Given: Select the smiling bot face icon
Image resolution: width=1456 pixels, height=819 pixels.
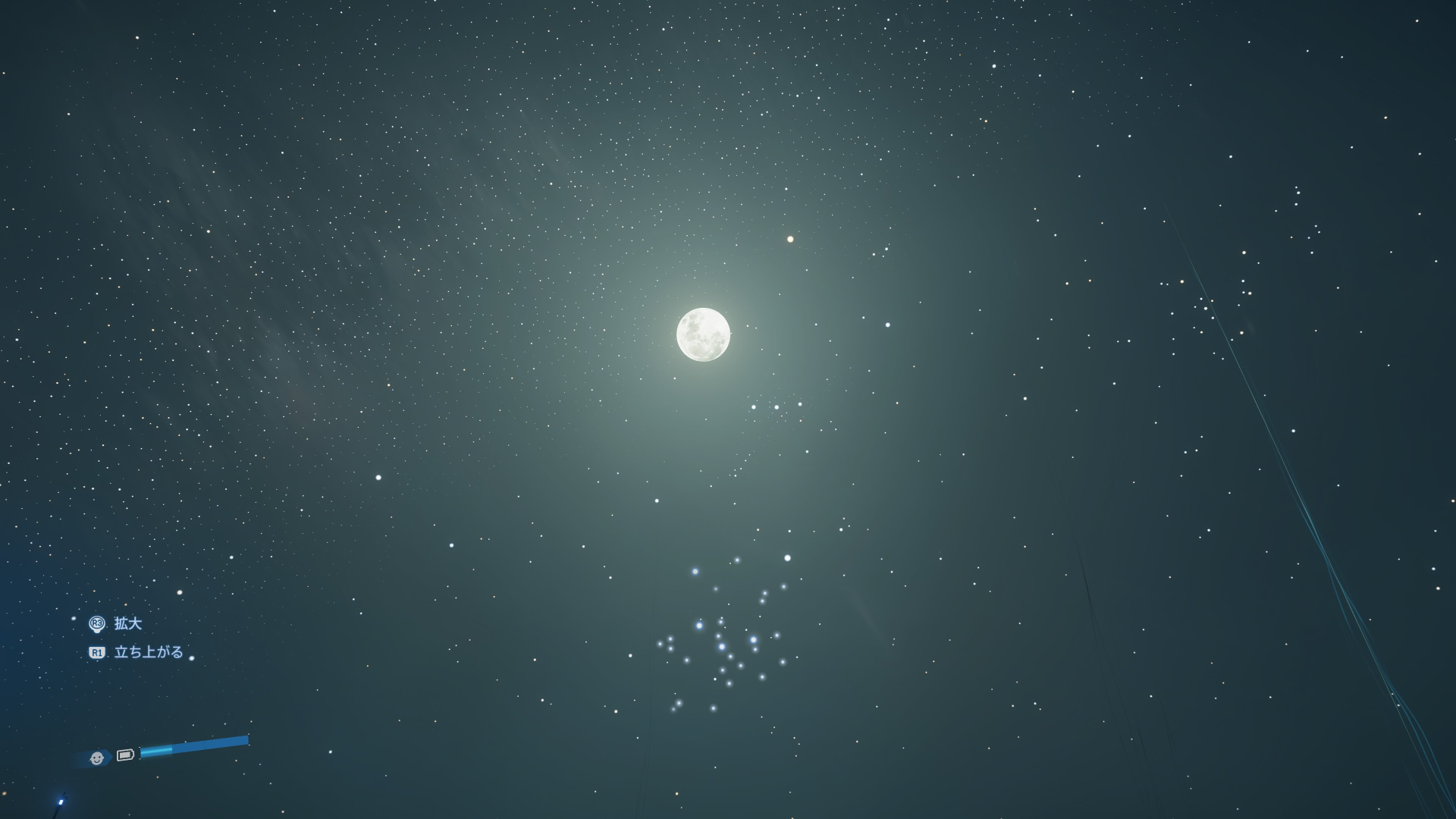Looking at the screenshot, I should point(97,758).
